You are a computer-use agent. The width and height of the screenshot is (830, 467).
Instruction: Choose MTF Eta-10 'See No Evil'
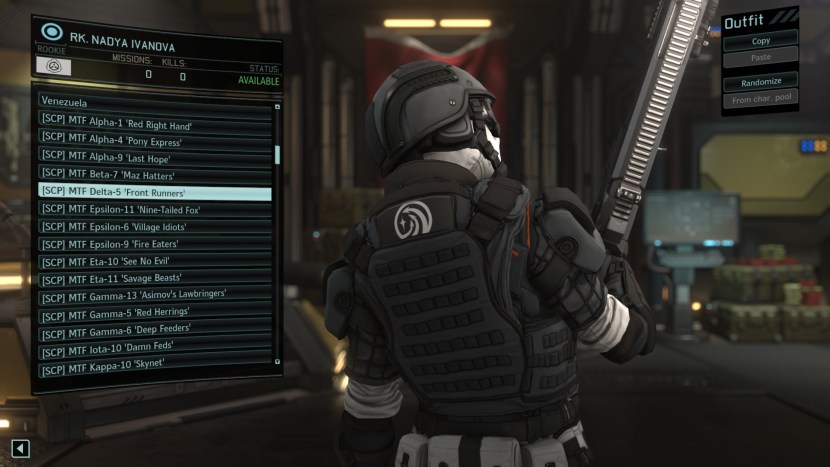click(154, 262)
